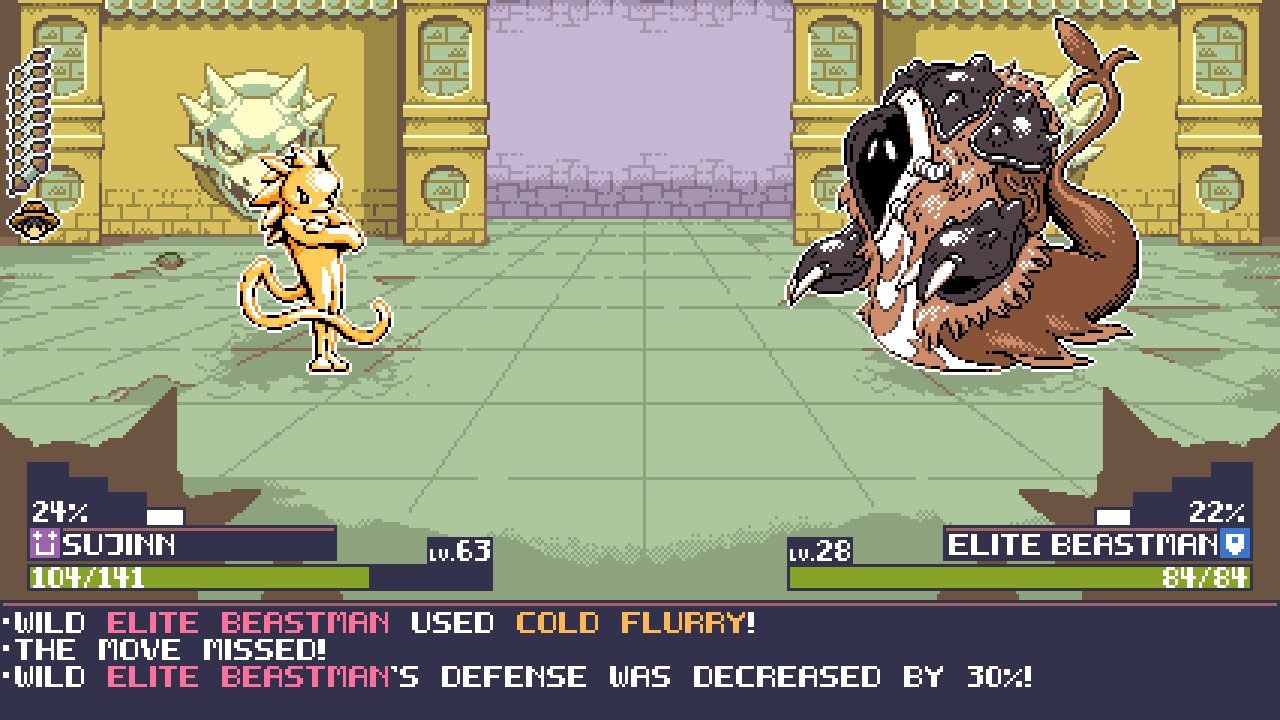Toggle the 24% AP meter segment
The image size is (1280, 720).
coord(60,511)
